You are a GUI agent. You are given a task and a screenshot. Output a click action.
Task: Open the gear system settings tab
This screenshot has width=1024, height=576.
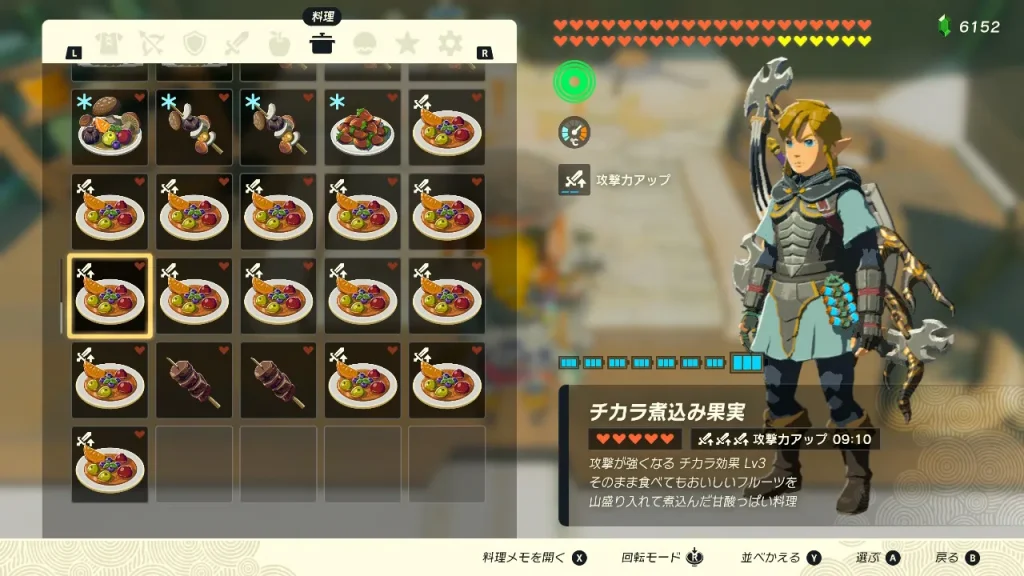pos(451,43)
